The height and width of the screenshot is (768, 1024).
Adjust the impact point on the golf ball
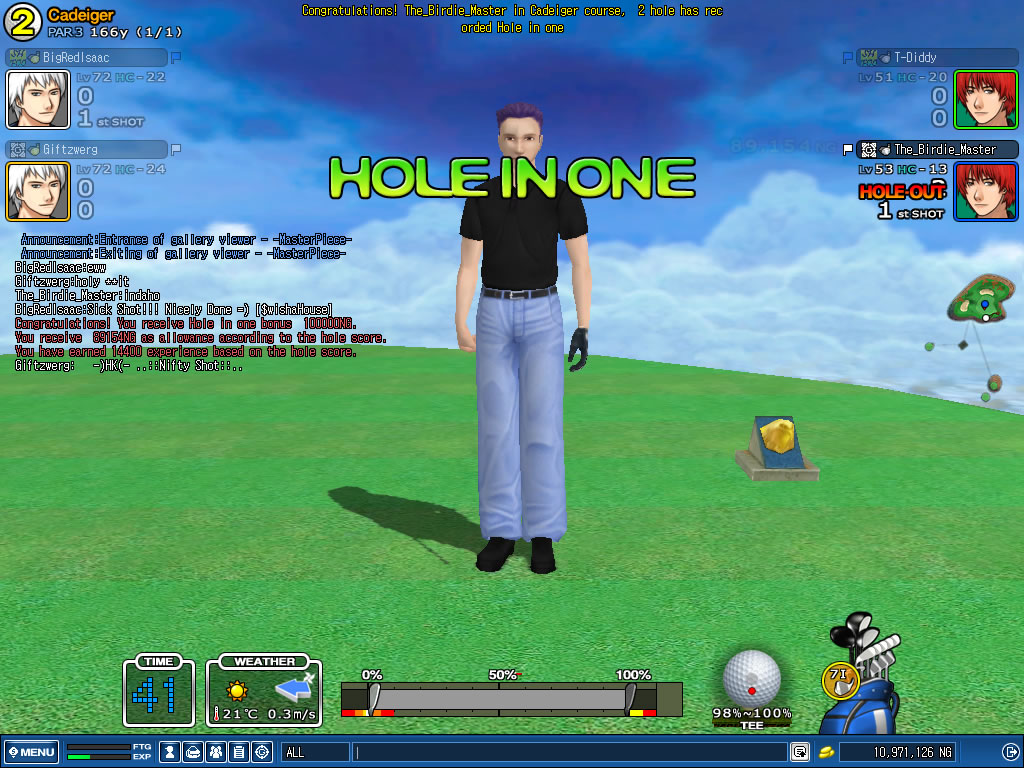[x=751, y=678]
